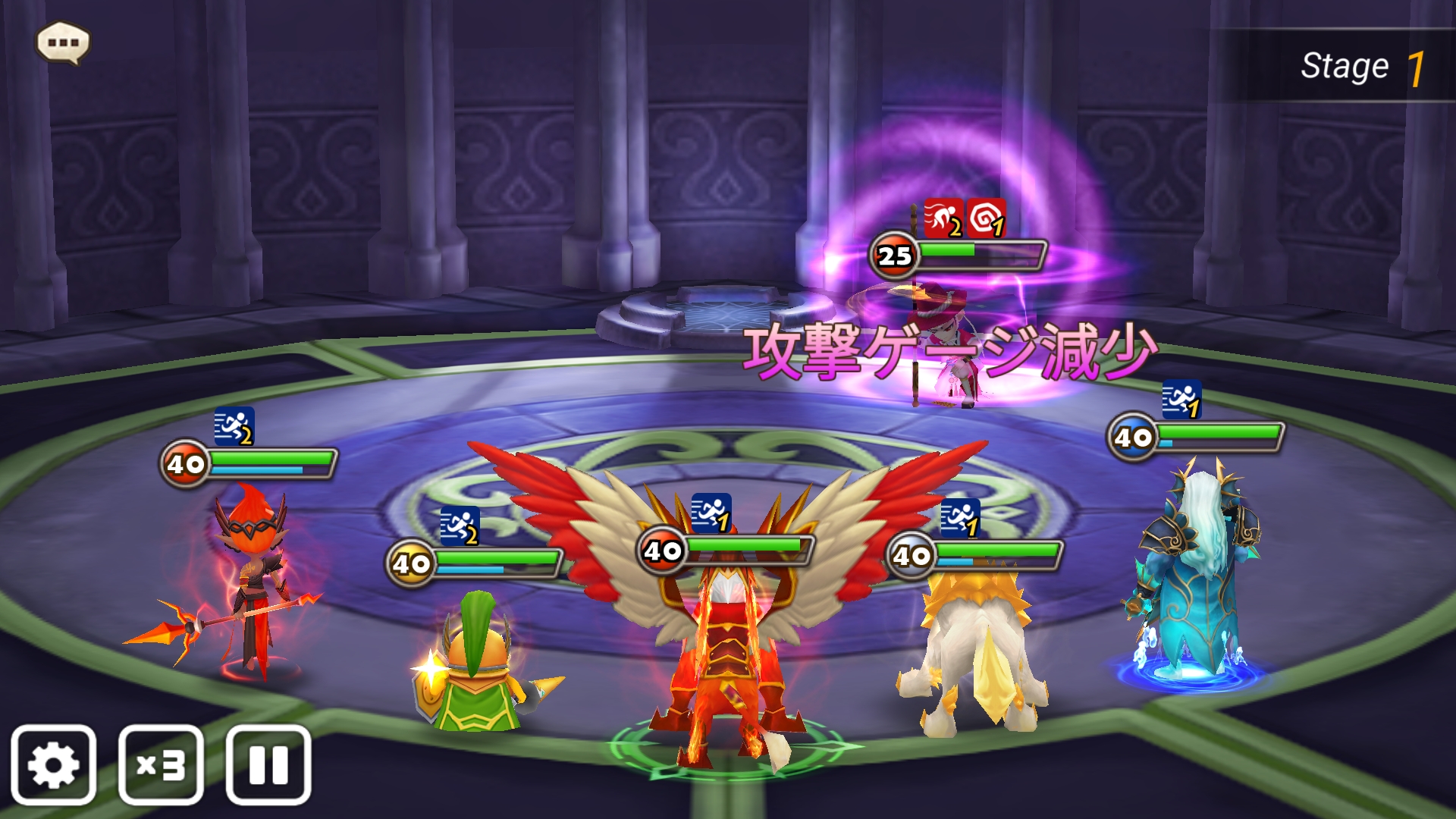Open the chat speech bubble

coord(63,42)
